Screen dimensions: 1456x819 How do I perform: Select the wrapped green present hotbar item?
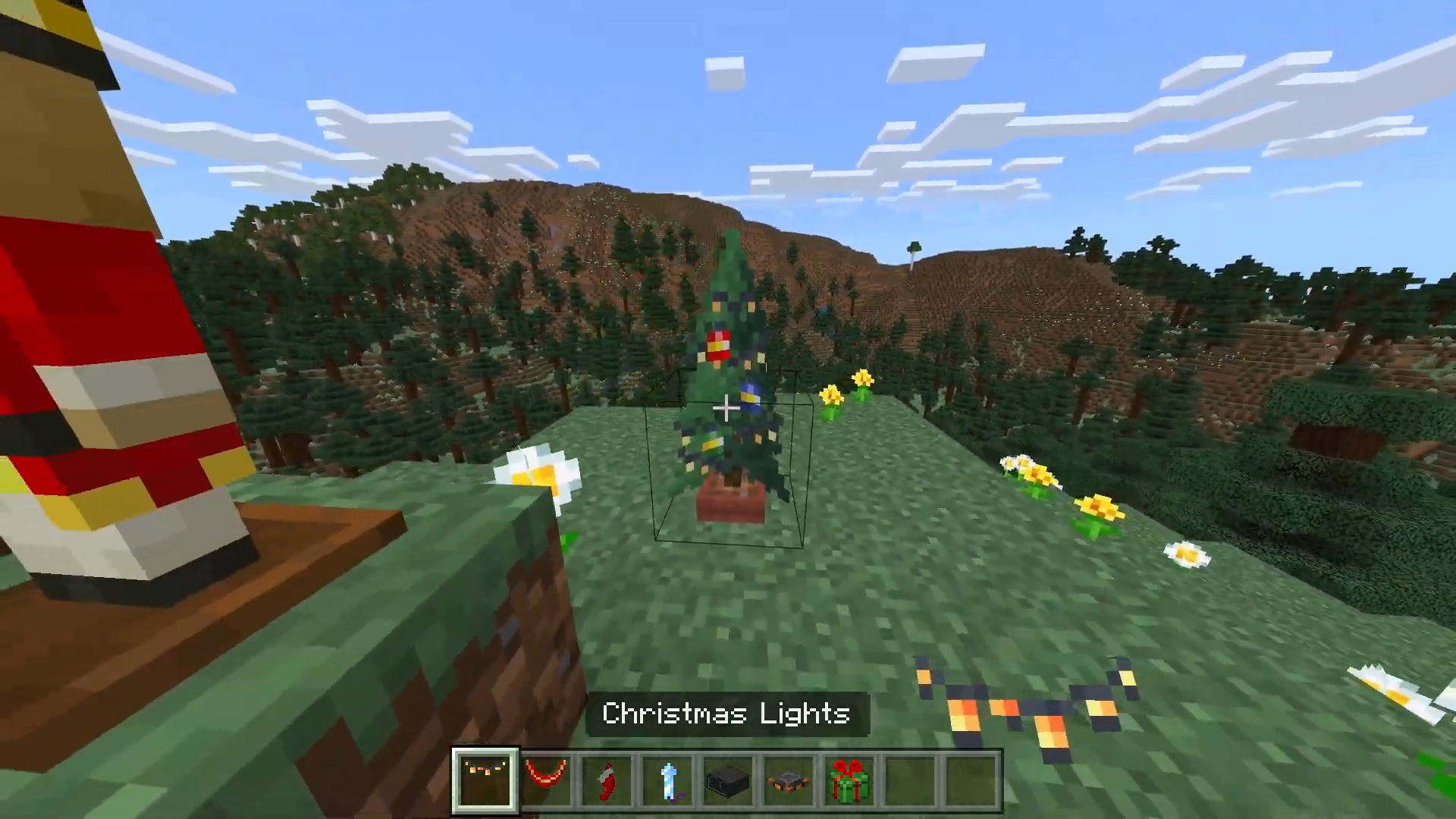pyautogui.click(x=849, y=778)
